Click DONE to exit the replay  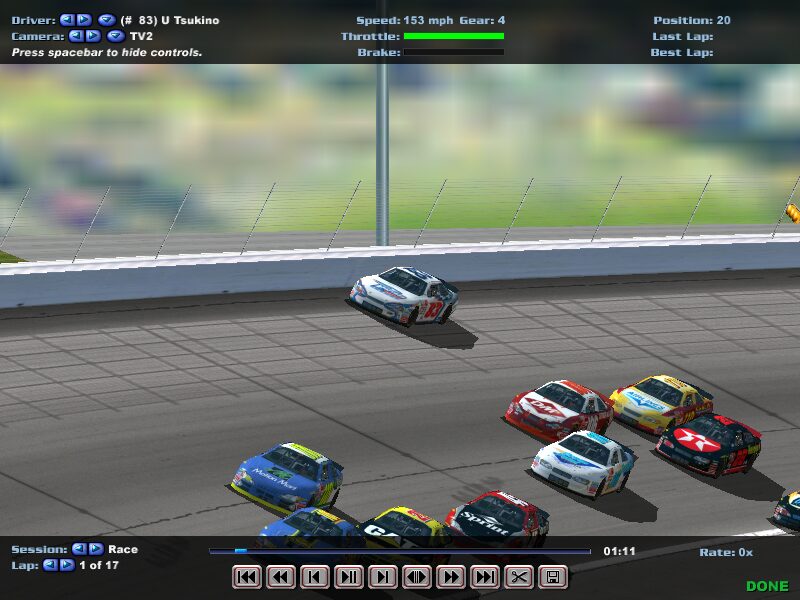tap(767, 586)
